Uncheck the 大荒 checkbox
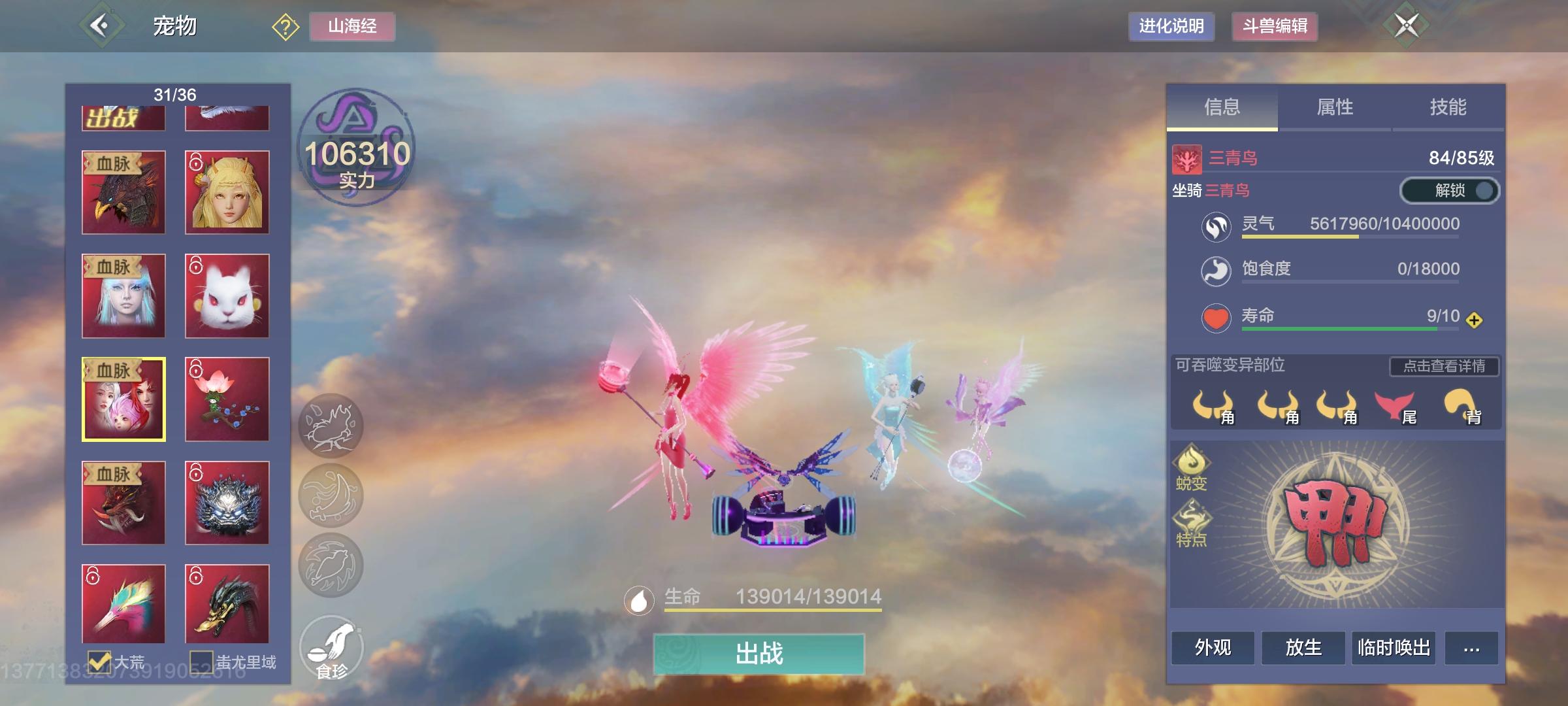This screenshot has width=1568, height=706. (100, 662)
